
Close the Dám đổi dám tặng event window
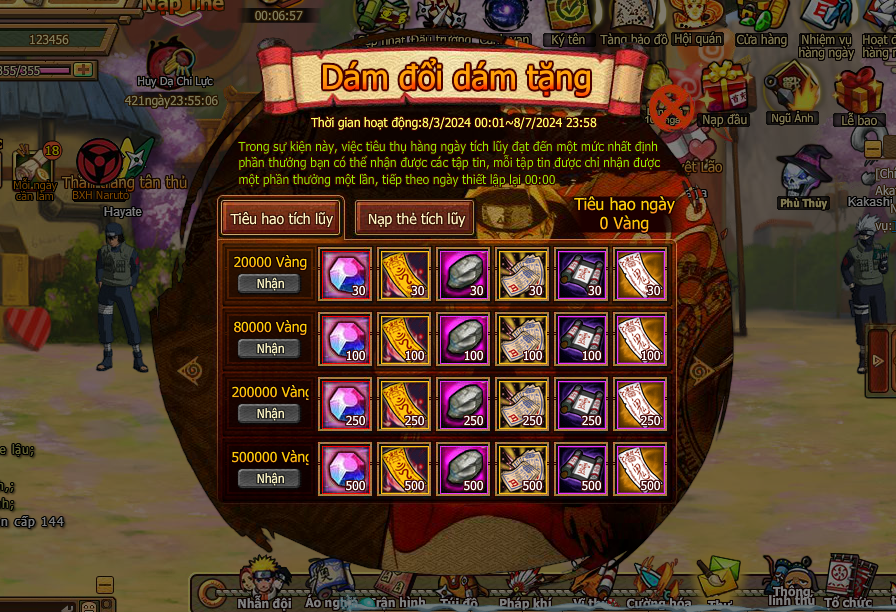click(x=671, y=105)
